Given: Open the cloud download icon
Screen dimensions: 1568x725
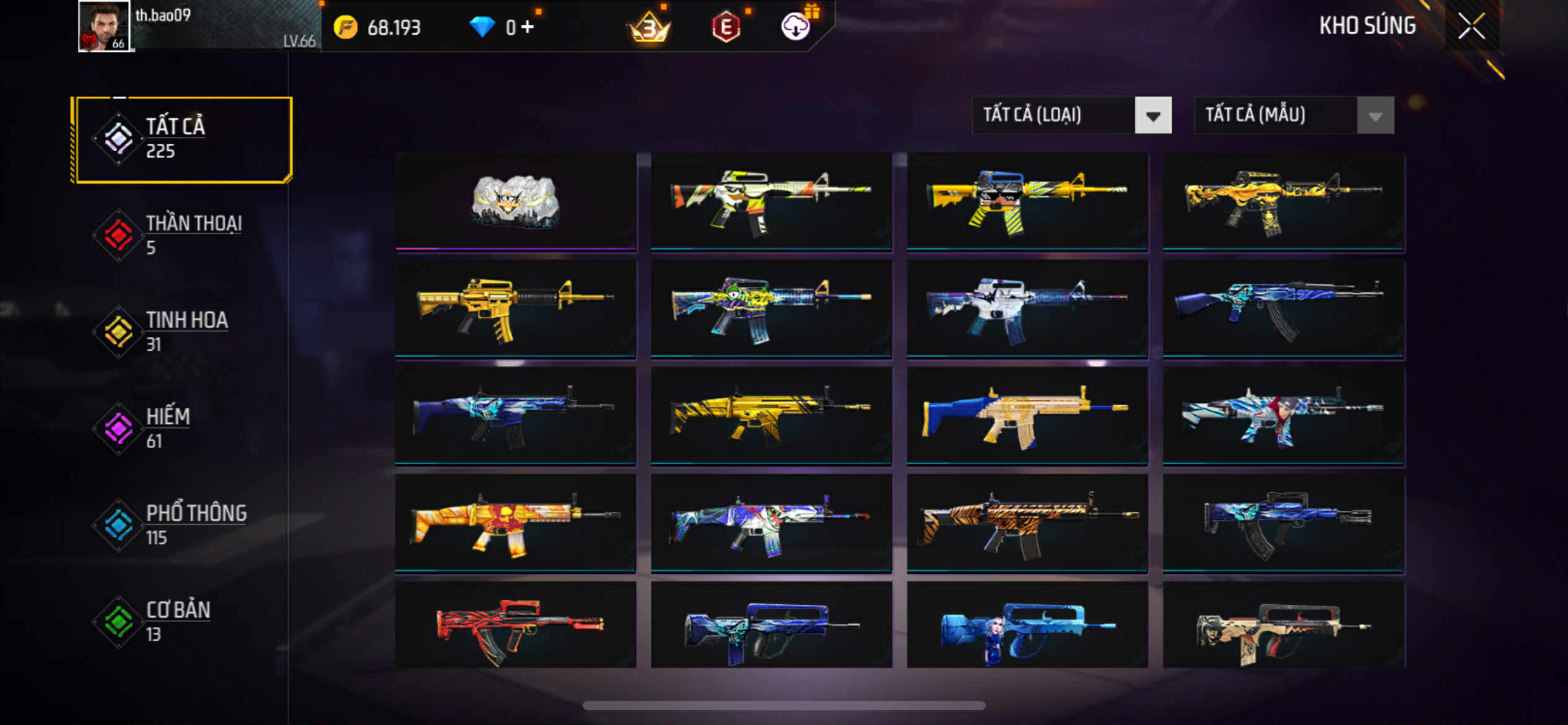Looking at the screenshot, I should (795, 27).
